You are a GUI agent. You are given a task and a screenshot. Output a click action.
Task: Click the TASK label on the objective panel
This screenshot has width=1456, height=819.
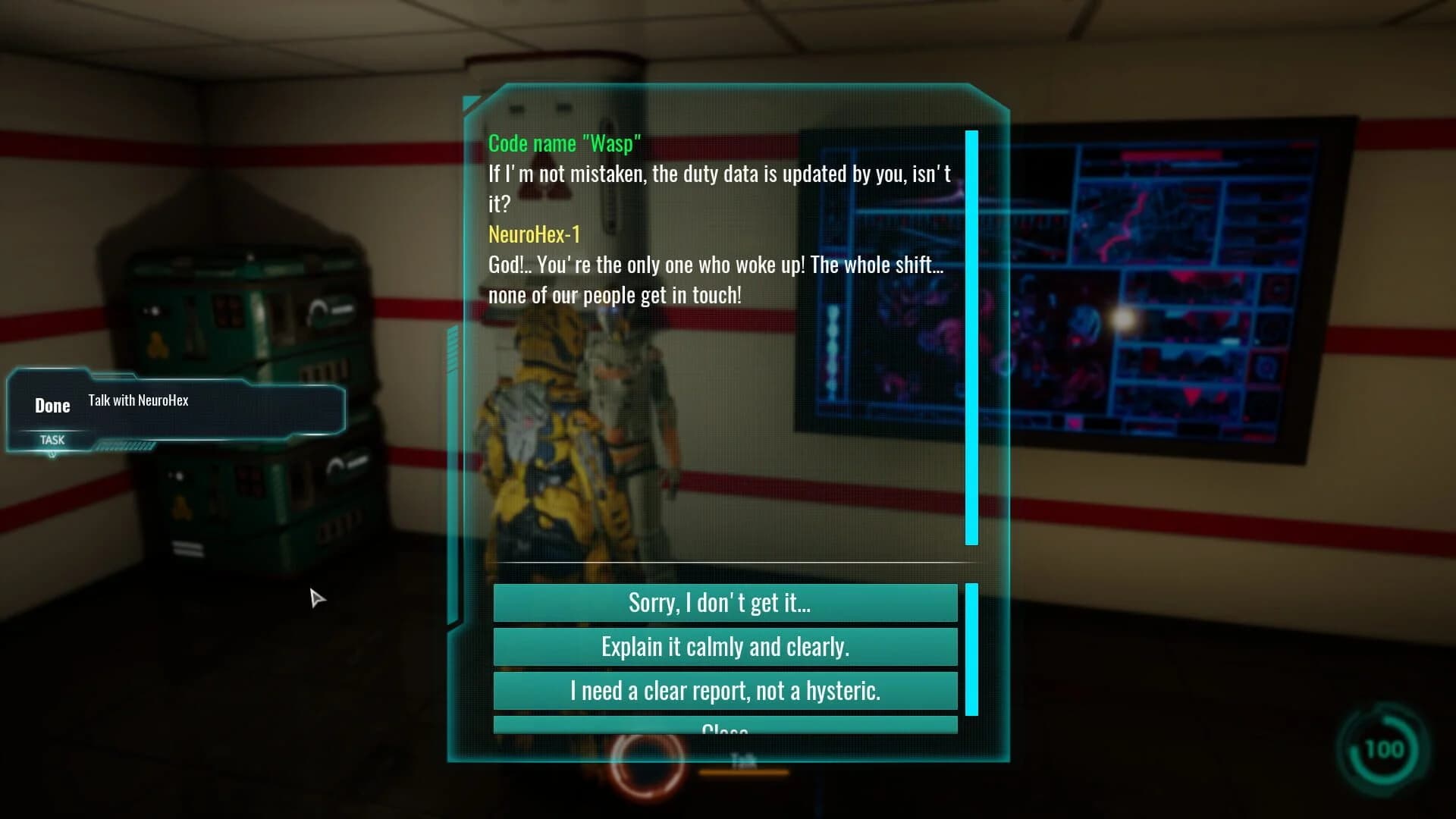[x=52, y=440]
